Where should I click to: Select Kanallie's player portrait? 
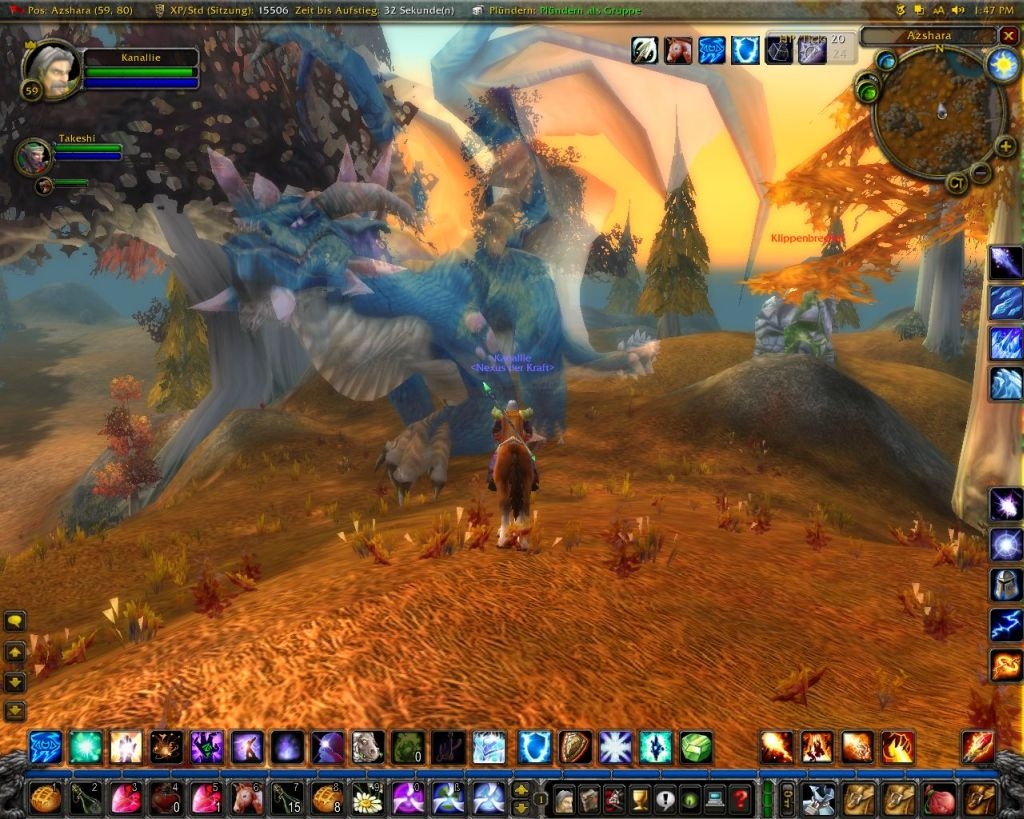click(x=49, y=70)
